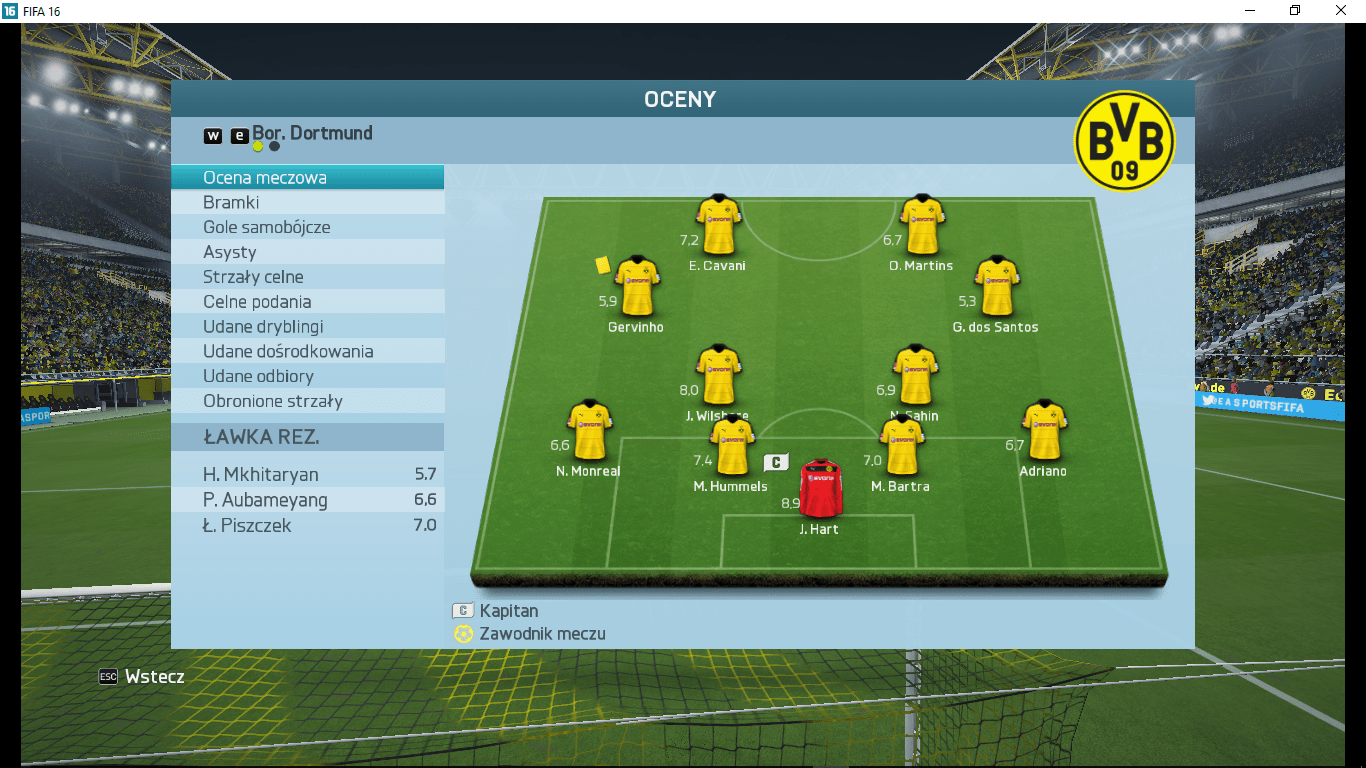1366x768 pixels.
Task: Open the Gole samobójcze stat entry
Action: 307,227
